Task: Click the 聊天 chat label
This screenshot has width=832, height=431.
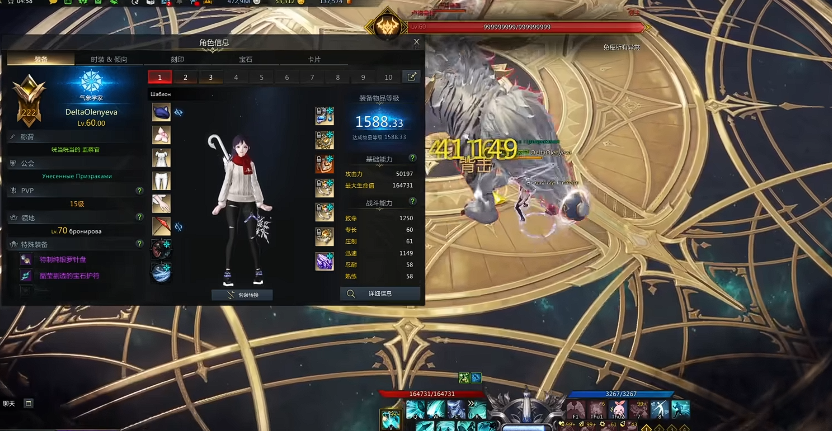Action: pyautogui.click(x=9, y=403)
